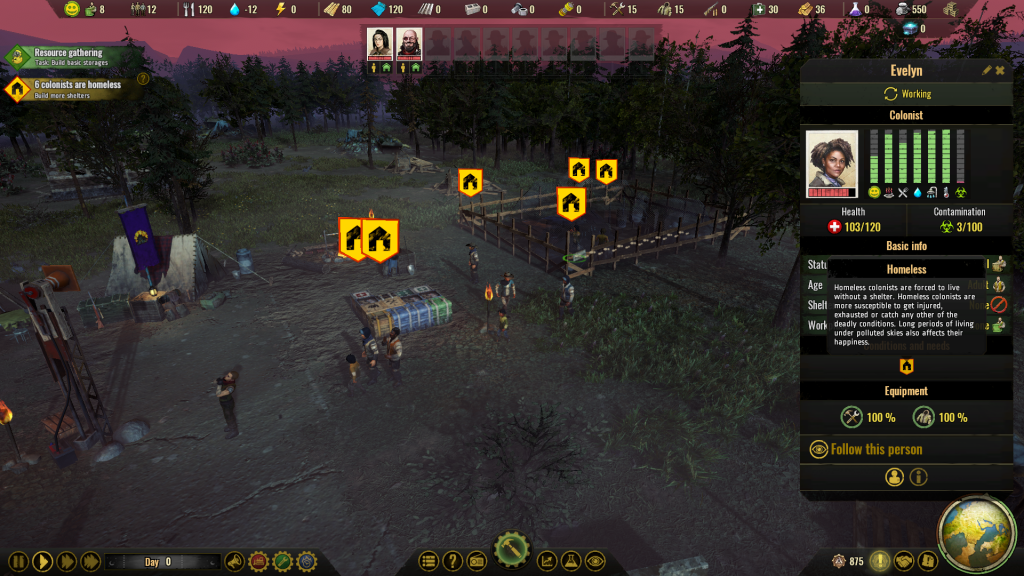Pause the game
This screenshot has height=576, width=1024.
(18, 562)
